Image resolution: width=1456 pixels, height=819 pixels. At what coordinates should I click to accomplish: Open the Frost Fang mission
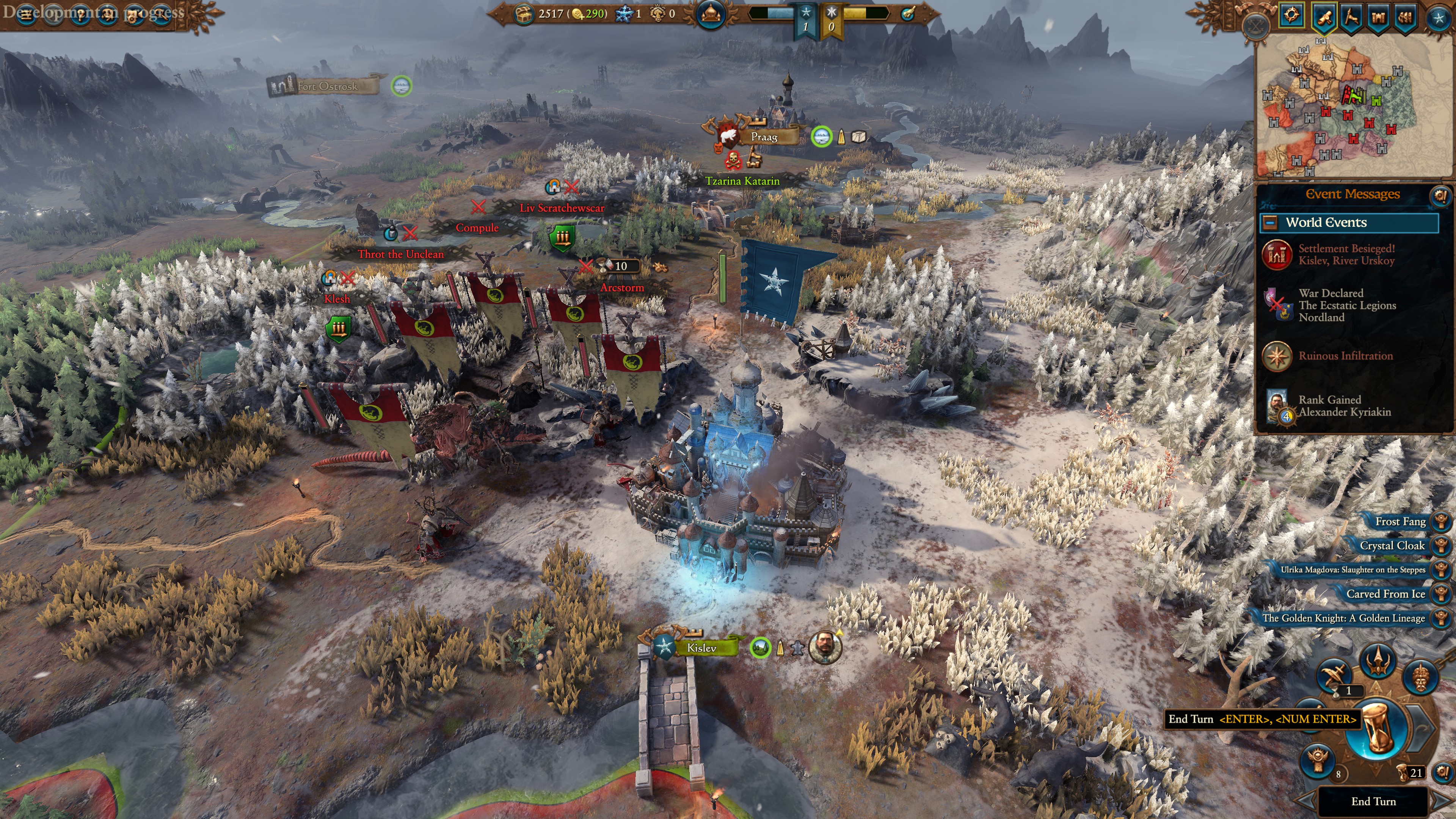tap(1401, 522)
